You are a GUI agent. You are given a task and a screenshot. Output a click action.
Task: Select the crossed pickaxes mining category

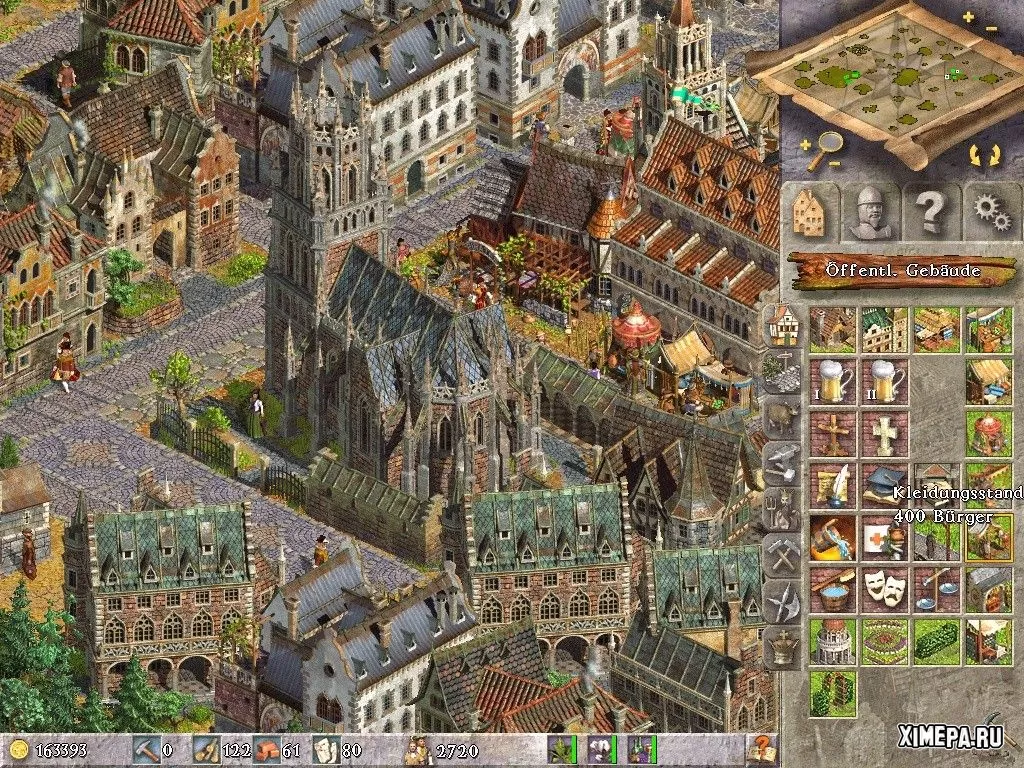point(781,555)
